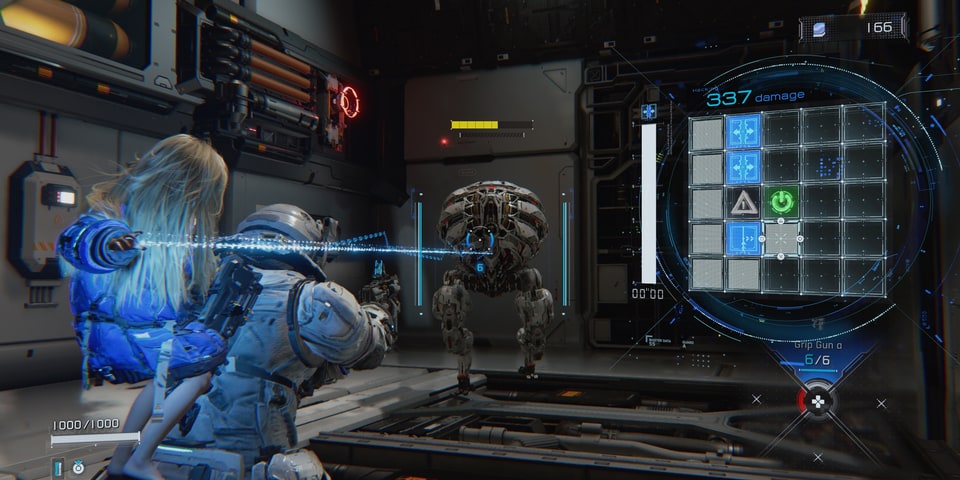Click the small blue arrows icon above the gauge
The height and width of the screenshot is (480, 960).
[x=649, y=112]
